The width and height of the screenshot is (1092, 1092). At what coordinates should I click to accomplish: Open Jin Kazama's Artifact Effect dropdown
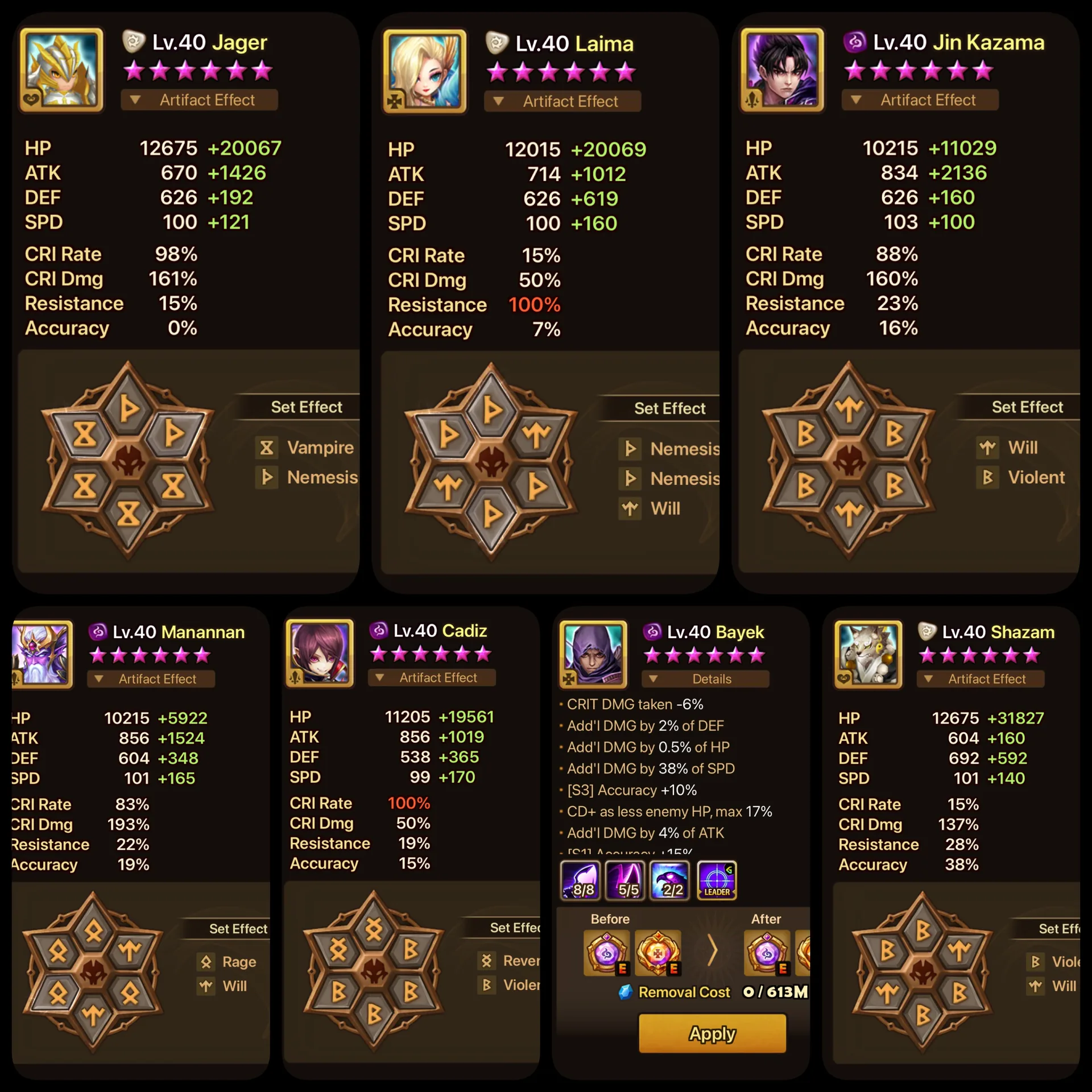pos(920,100)
